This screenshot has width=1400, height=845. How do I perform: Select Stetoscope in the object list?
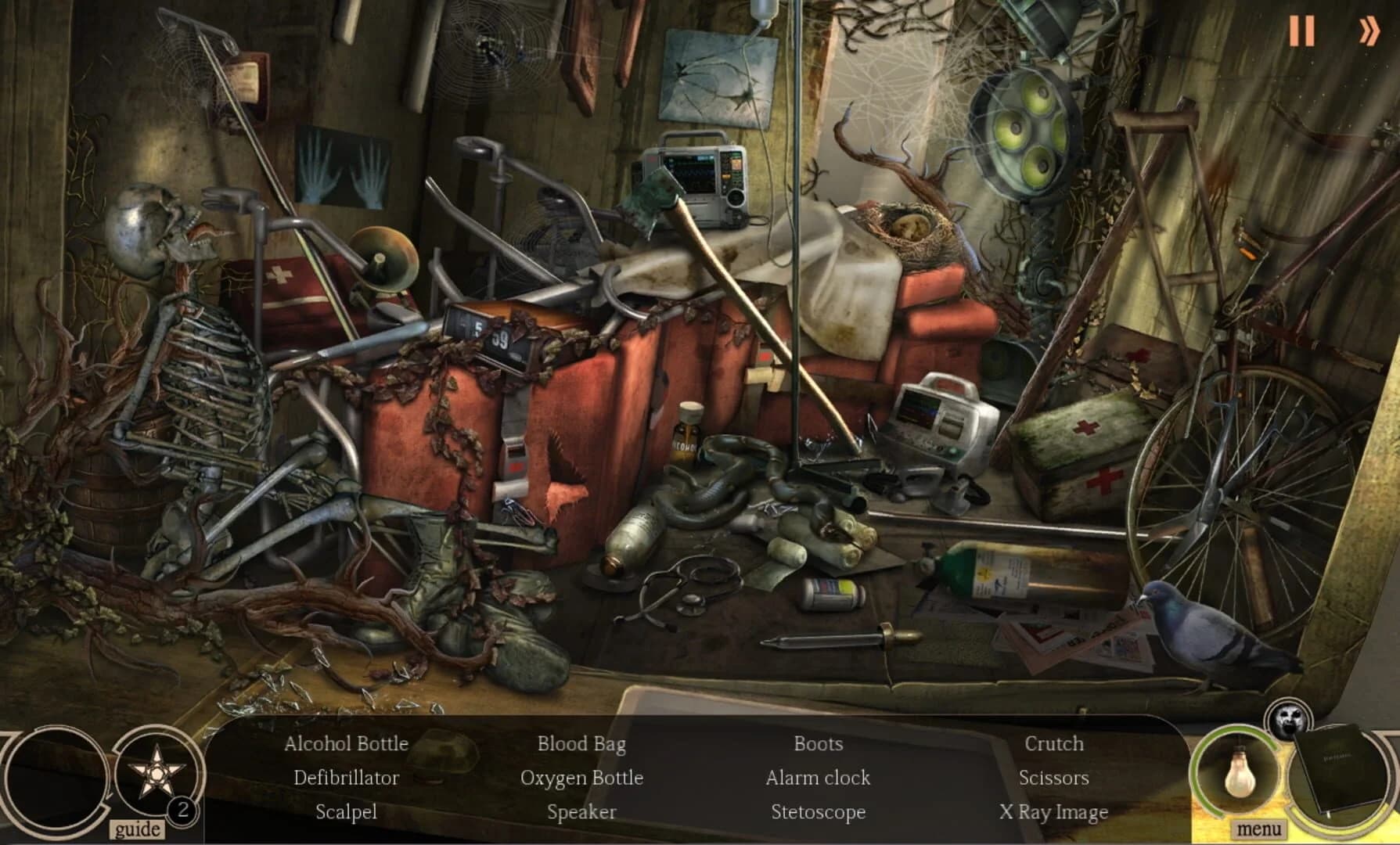pos(818,812)
